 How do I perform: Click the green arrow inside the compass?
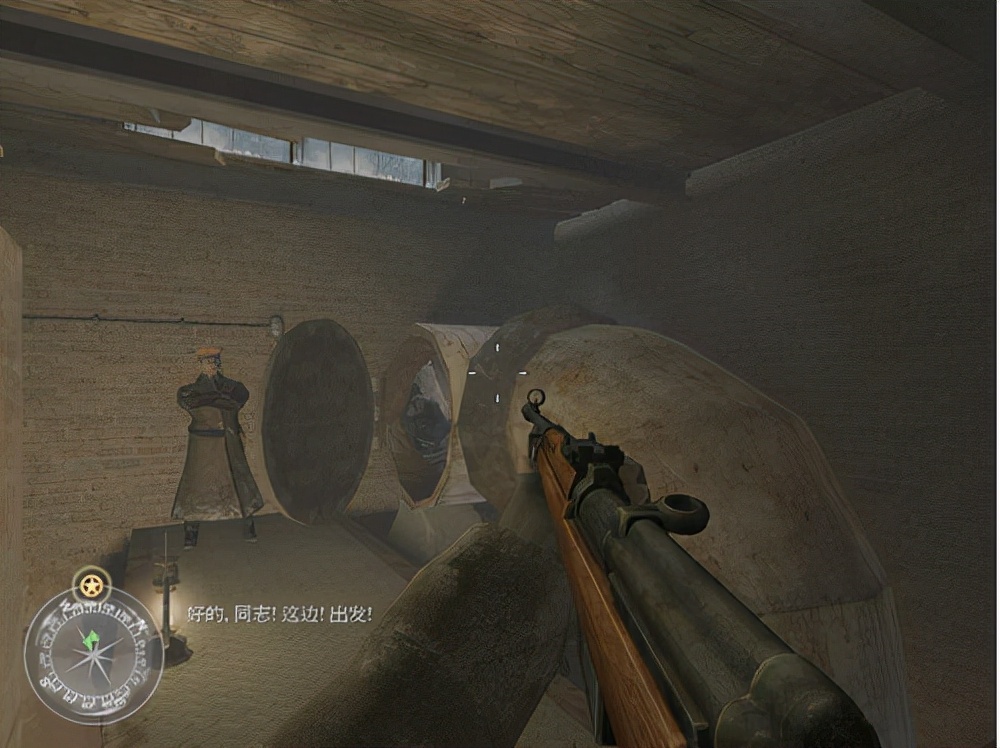(x=93, y=638)
